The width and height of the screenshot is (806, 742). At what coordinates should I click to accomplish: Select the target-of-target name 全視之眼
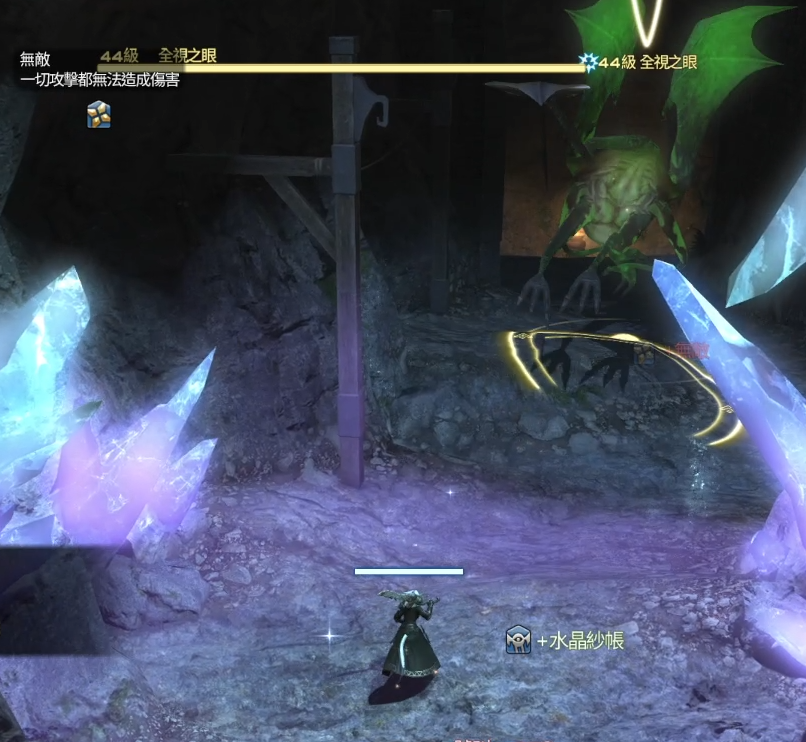click(x=668, y=62)
